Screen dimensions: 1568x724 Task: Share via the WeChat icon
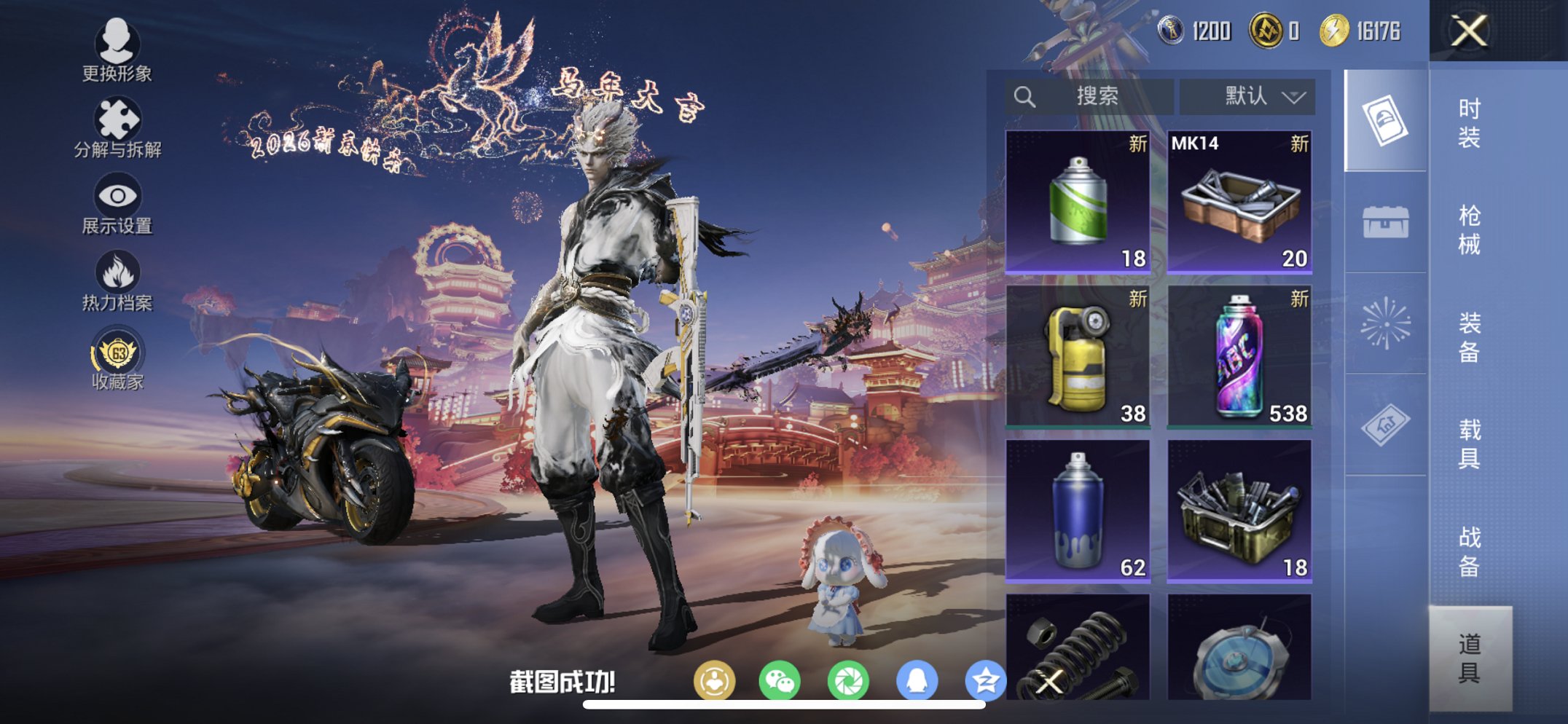pos(781,679)
